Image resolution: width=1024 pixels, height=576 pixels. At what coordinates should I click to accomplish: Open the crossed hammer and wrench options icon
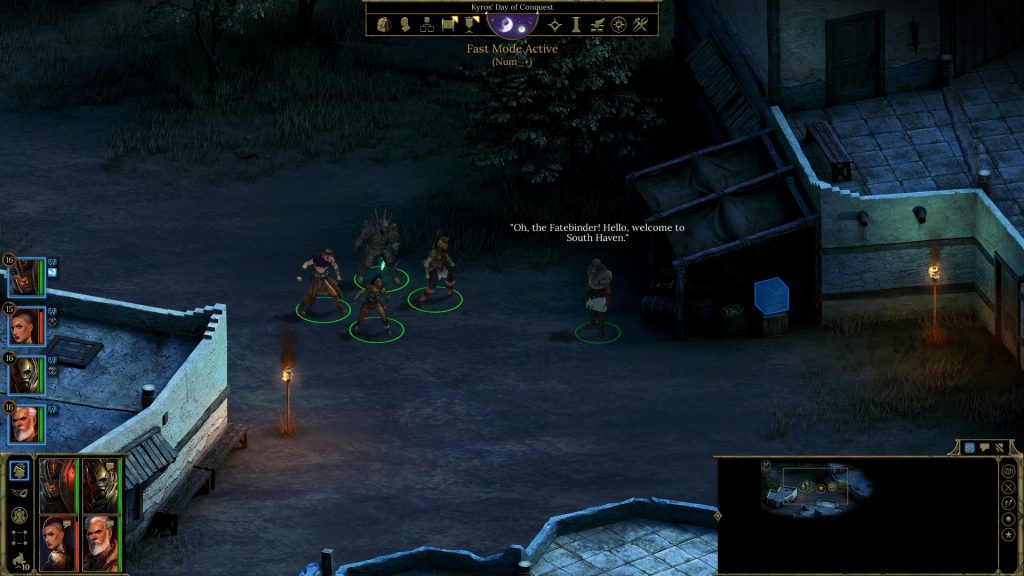(x=640, y=25)
